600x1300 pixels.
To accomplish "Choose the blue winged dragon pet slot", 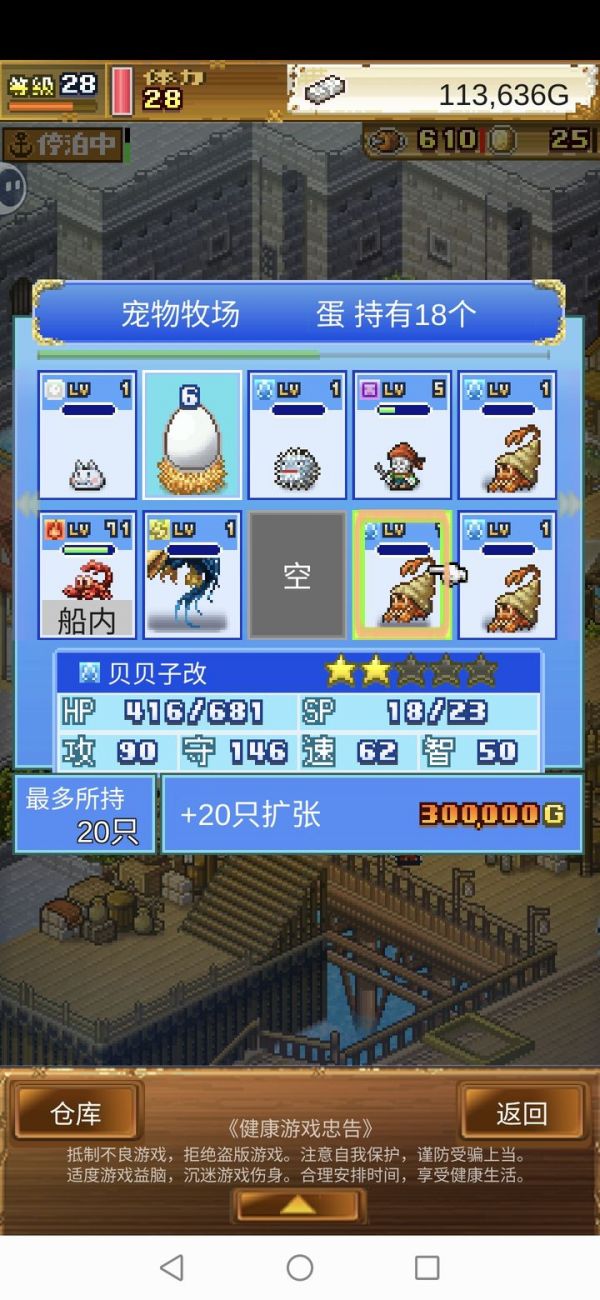I will point(192,575).
